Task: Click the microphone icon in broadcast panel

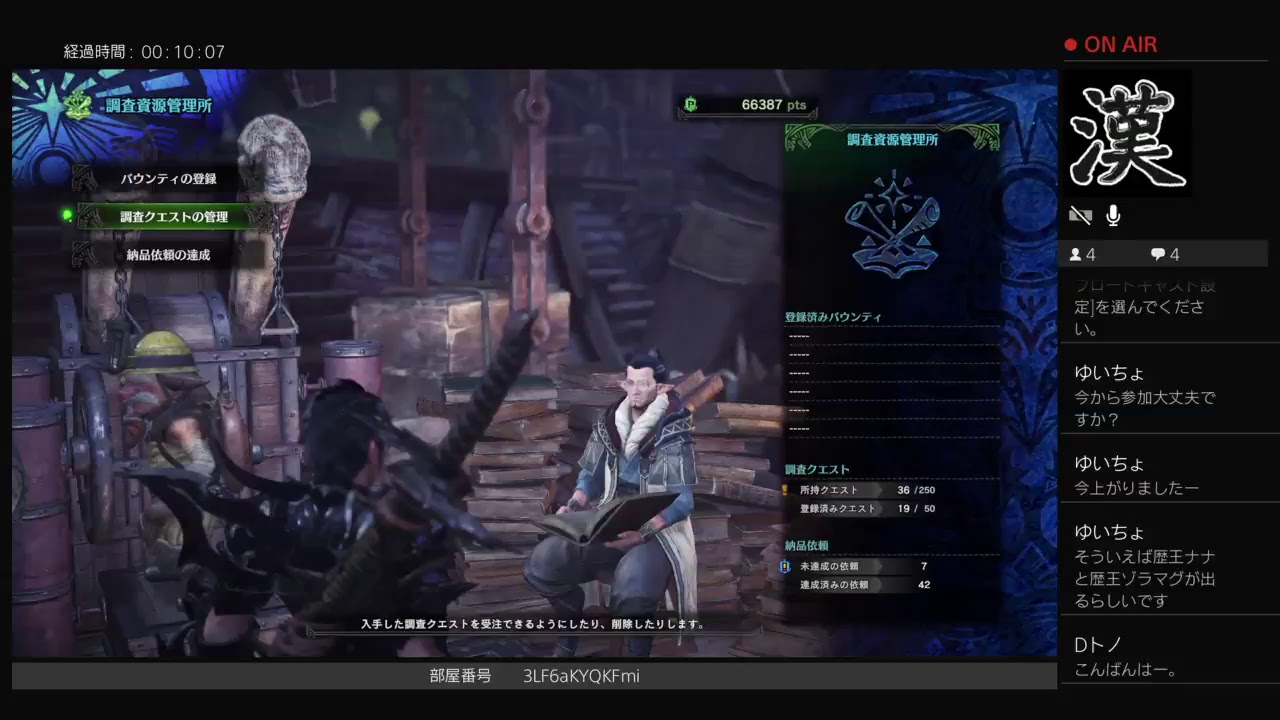Action: [x=1113, y=215]
